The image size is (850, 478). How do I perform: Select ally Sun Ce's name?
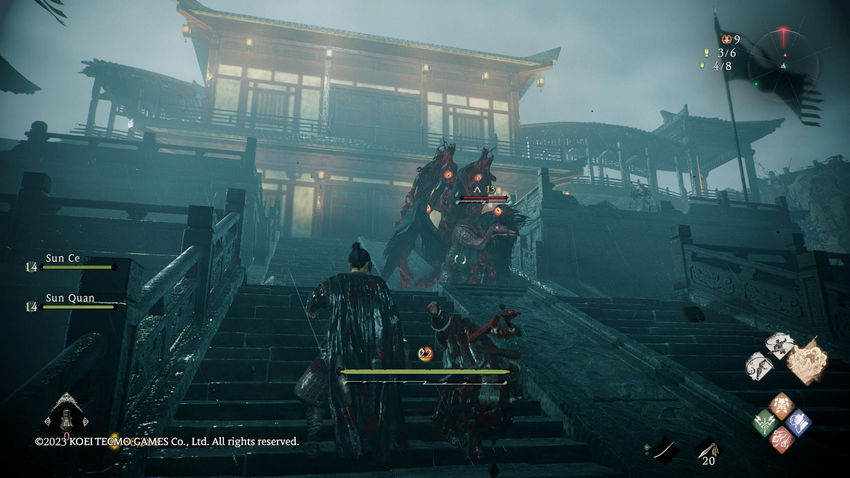point(63,258)
